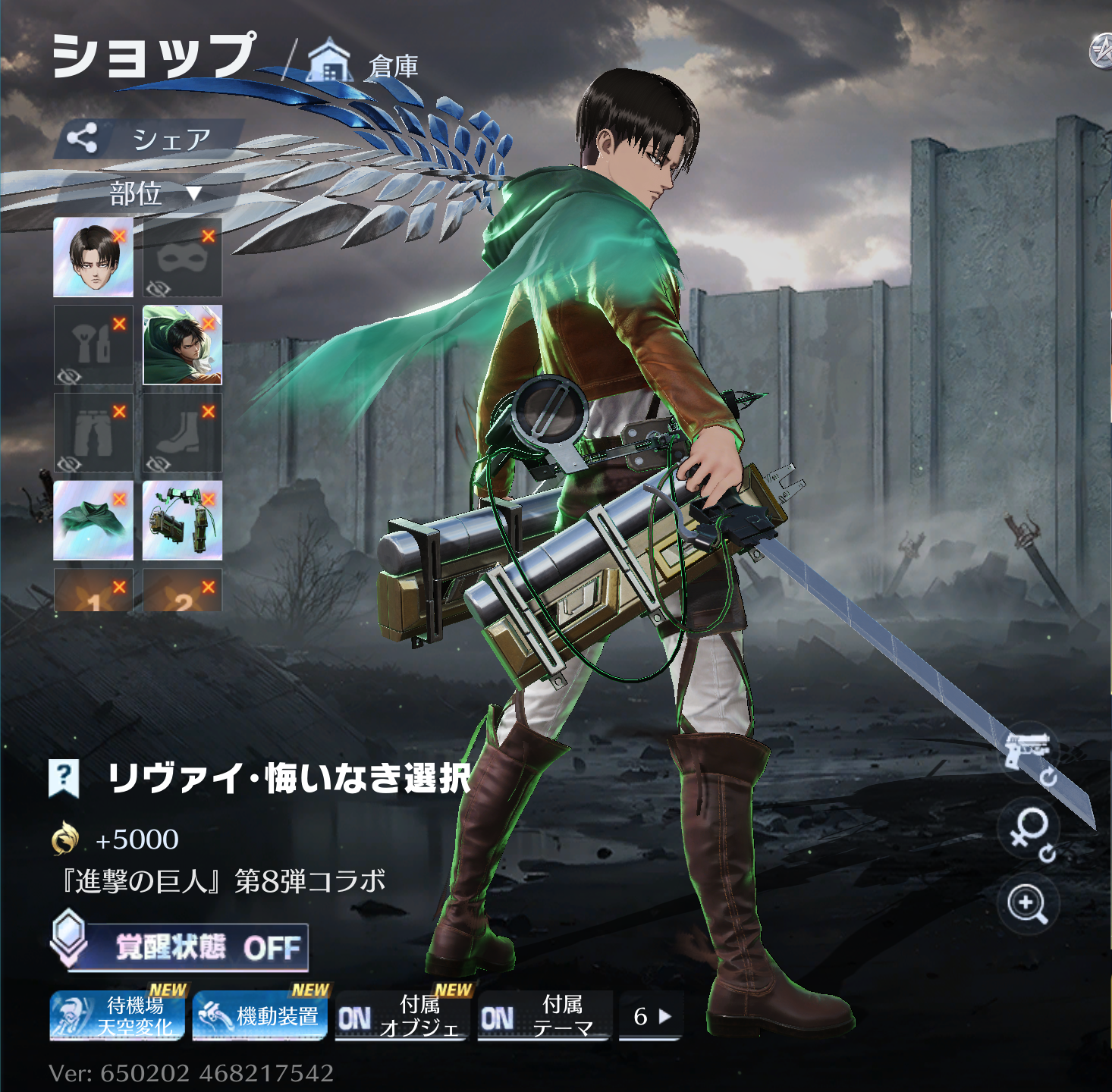Viewport: 1112px width, 1092px height.
Task: Expand the 6 arrow more options button
Action: click(x=652, y=1016)
